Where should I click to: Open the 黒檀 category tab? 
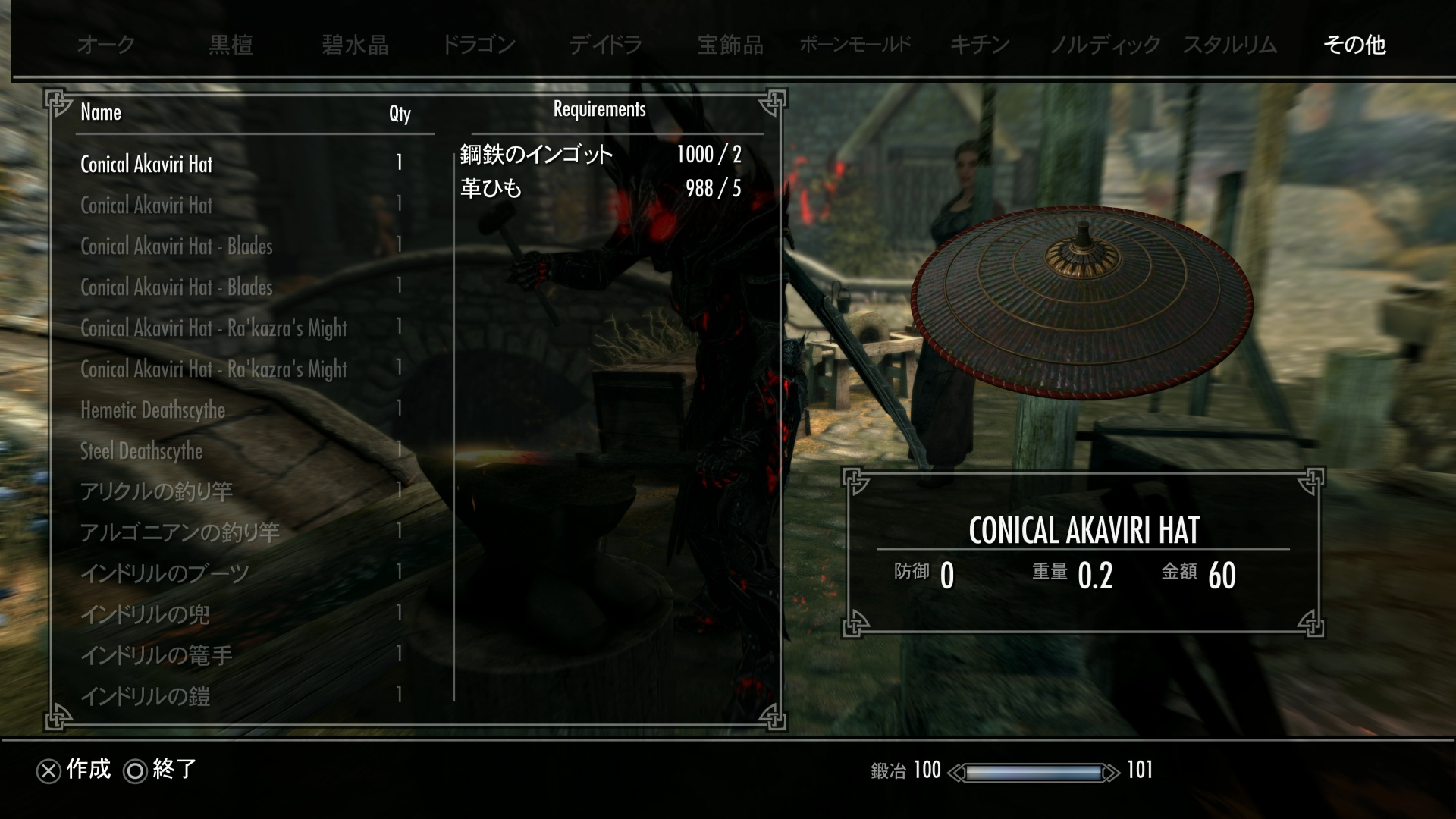tap(231, 45)
